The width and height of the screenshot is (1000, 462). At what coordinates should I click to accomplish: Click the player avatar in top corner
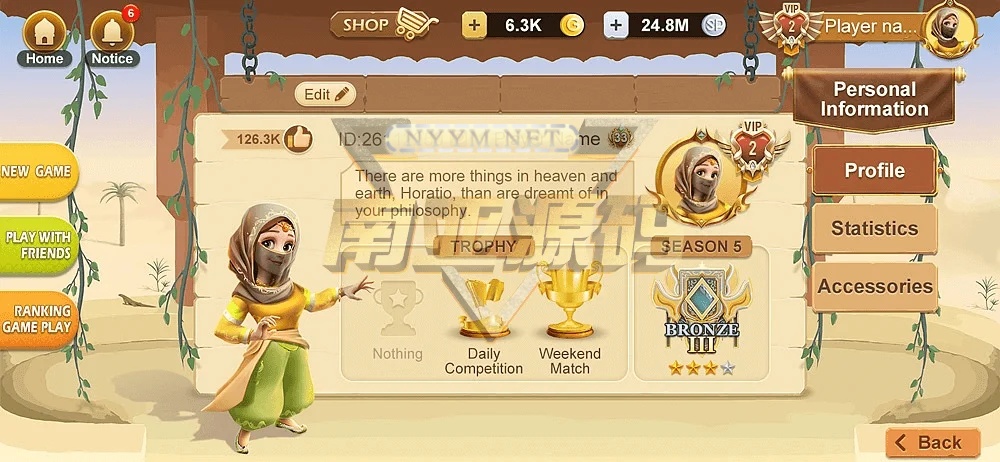949,29
